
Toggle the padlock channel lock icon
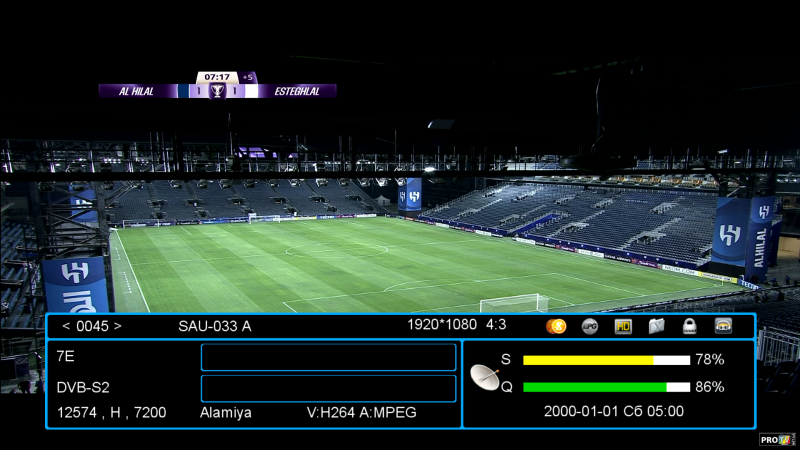[689, 326]
